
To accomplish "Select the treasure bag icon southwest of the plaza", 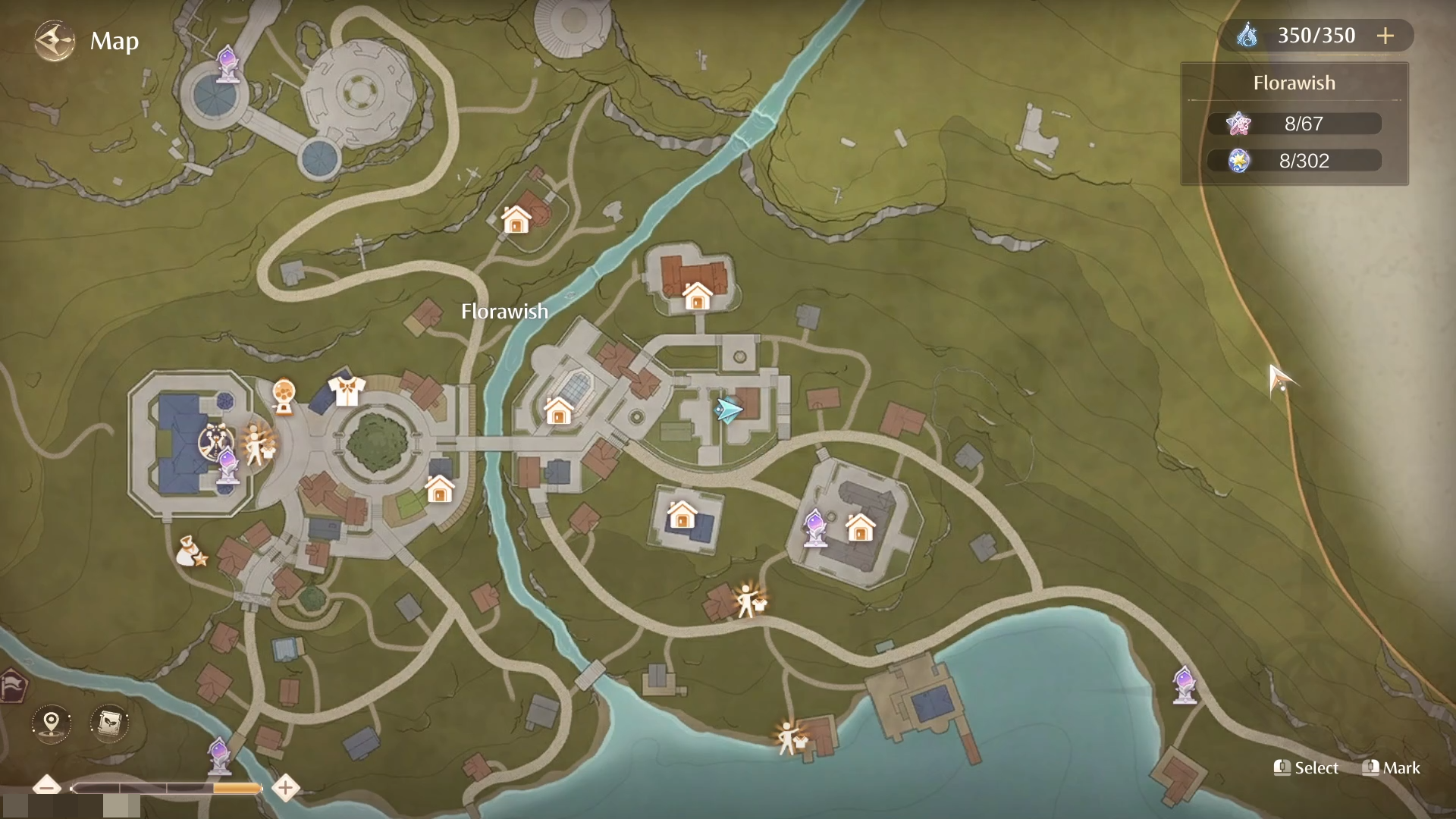I will [189, 551].
